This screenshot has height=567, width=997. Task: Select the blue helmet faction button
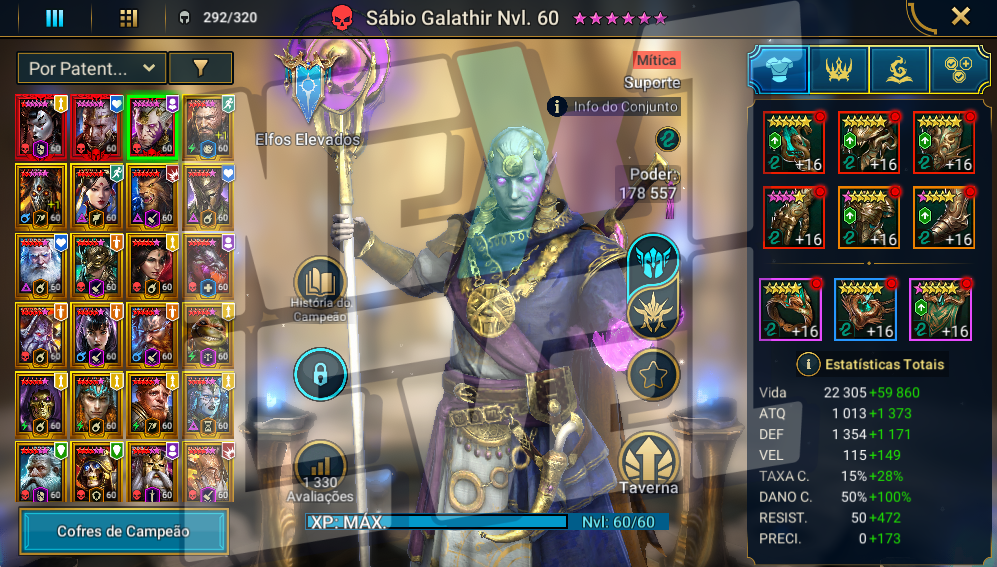[x=654, y=262]
